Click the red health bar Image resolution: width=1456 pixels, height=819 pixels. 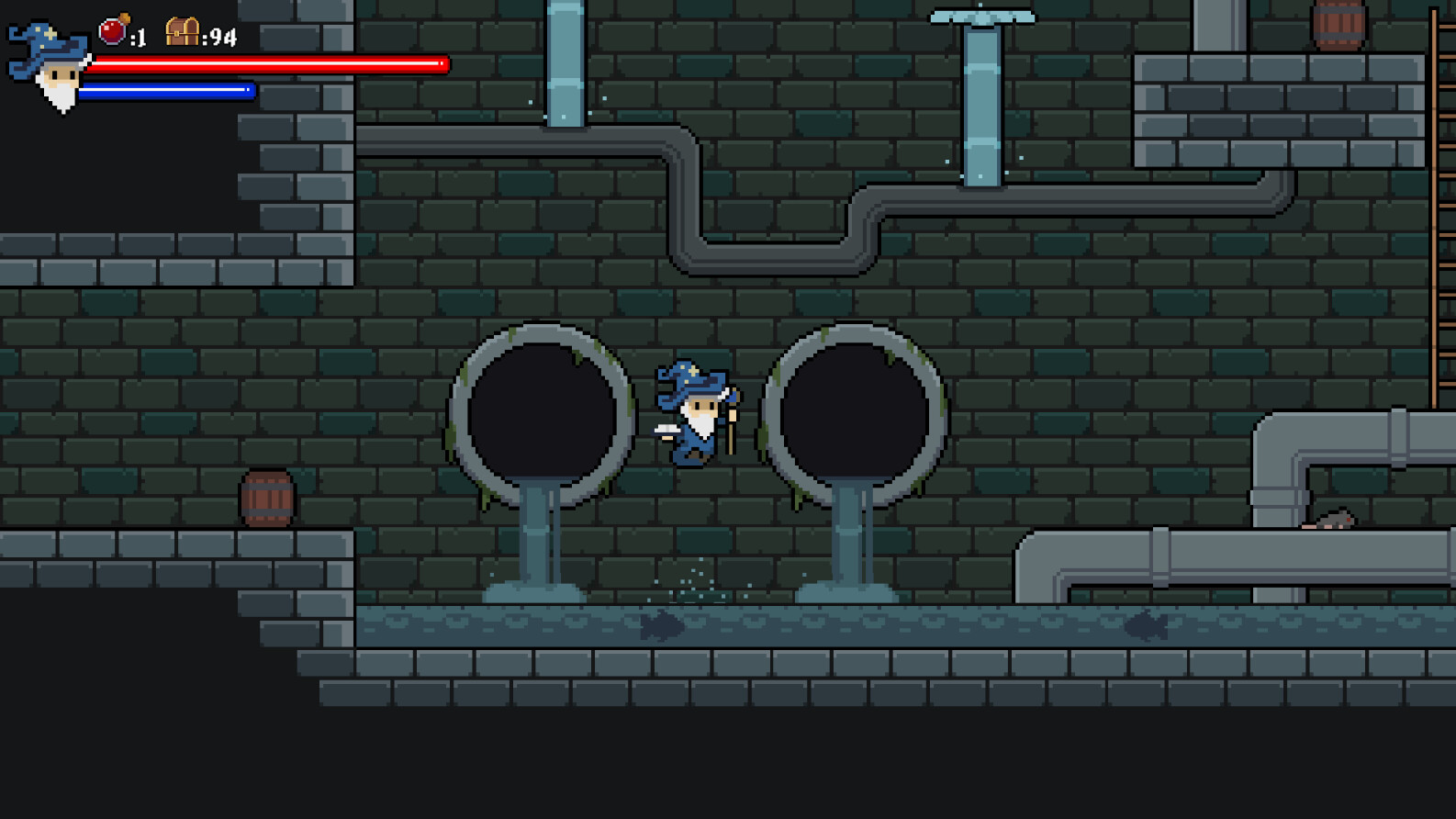coord(266,63)
